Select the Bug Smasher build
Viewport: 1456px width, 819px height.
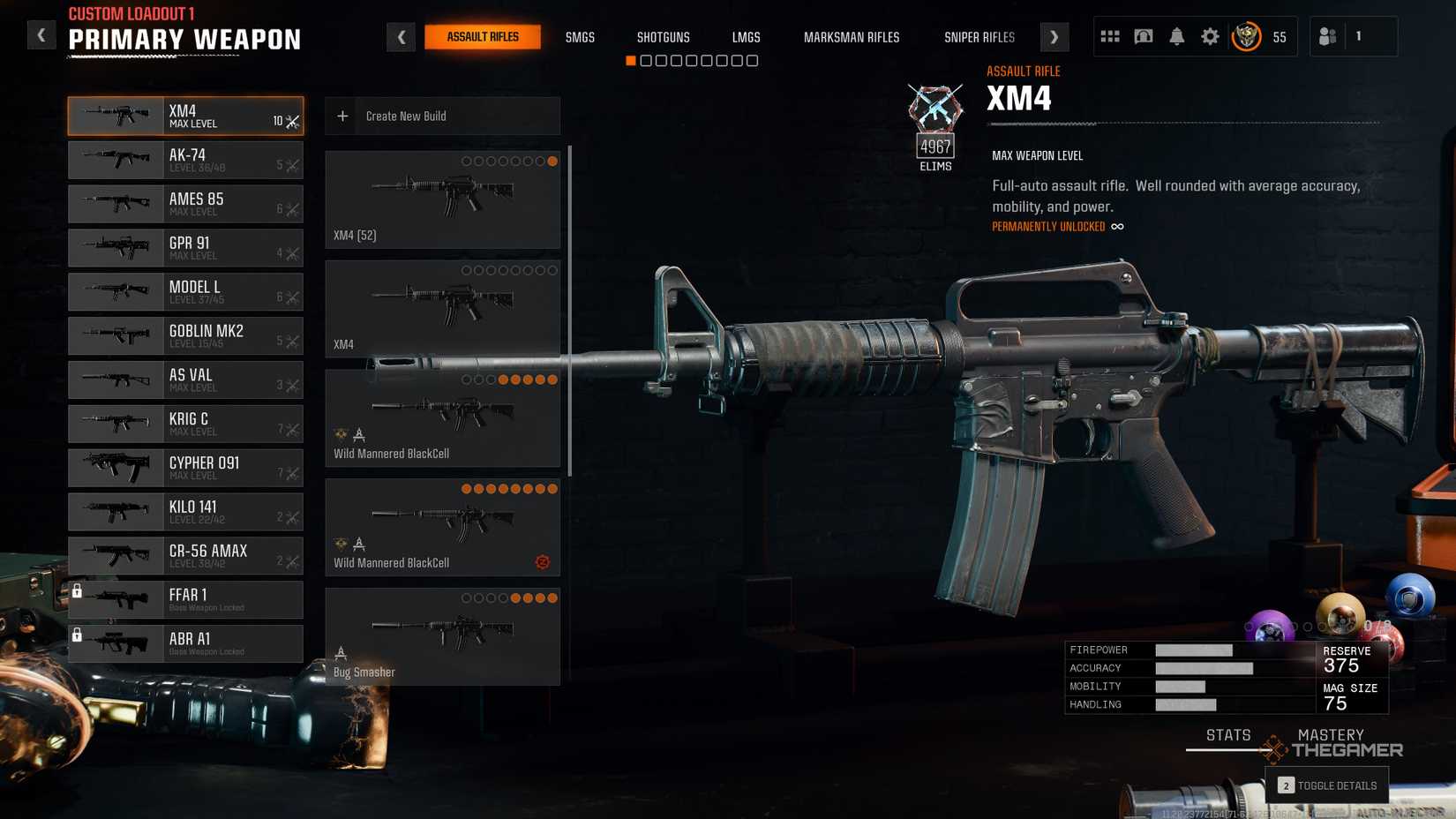coord(442,636)
